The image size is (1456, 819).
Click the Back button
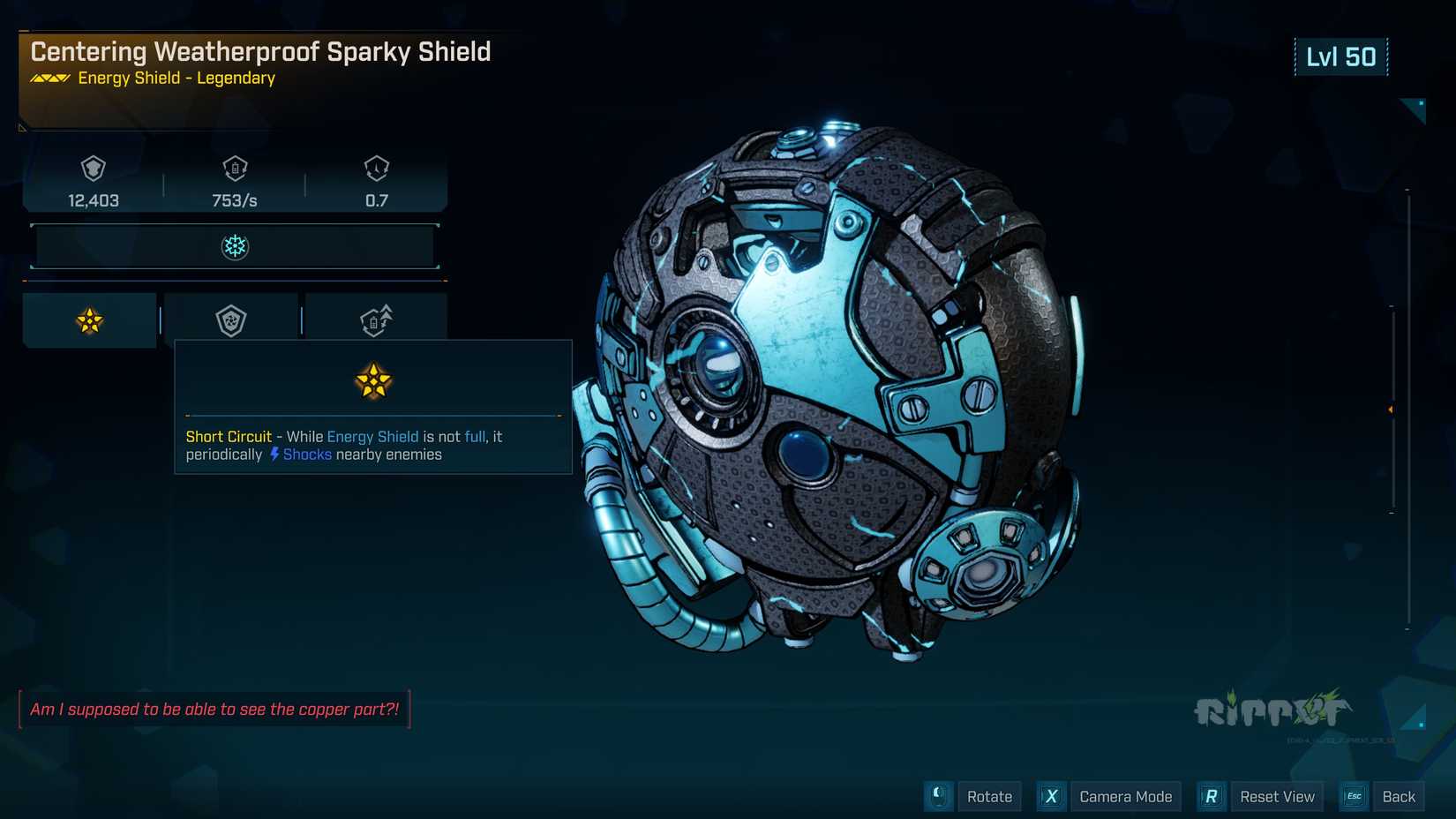pyautogui.click(x=1399, y=796)
